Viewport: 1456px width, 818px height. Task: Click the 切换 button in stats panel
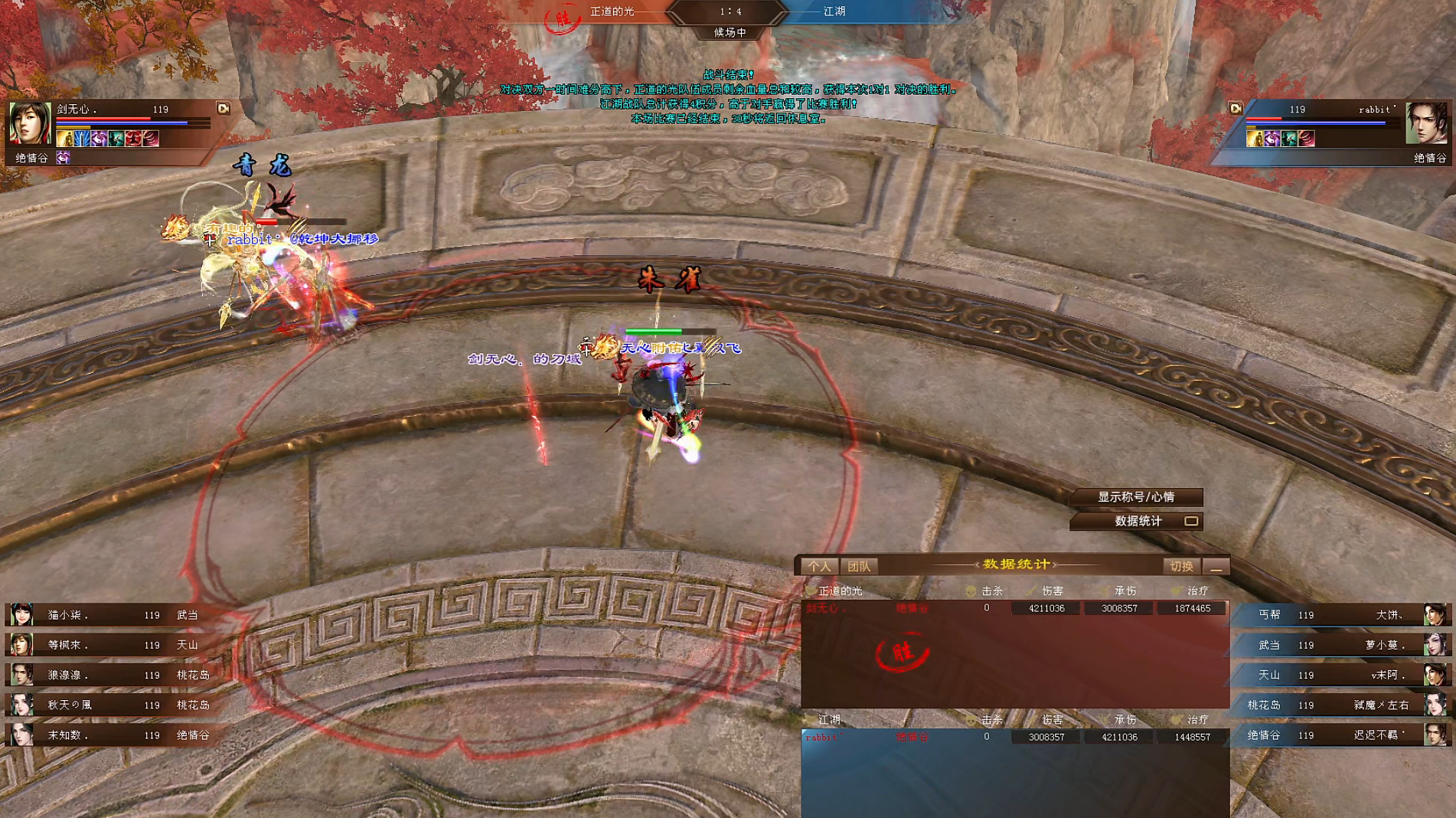click(x=1181, y=566)
